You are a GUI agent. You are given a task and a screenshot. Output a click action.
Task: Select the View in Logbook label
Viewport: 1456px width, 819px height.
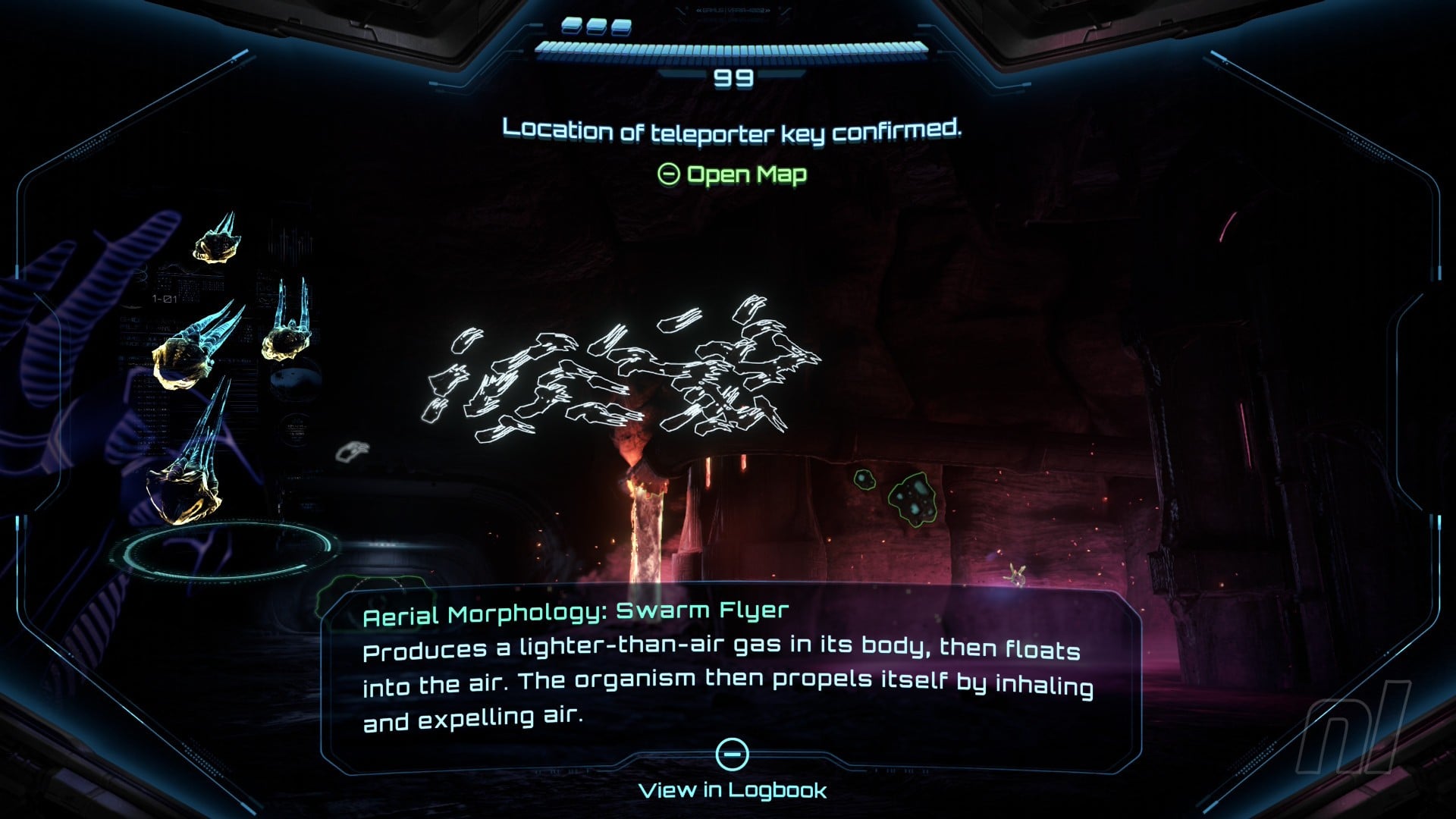[x=733, y=790]
